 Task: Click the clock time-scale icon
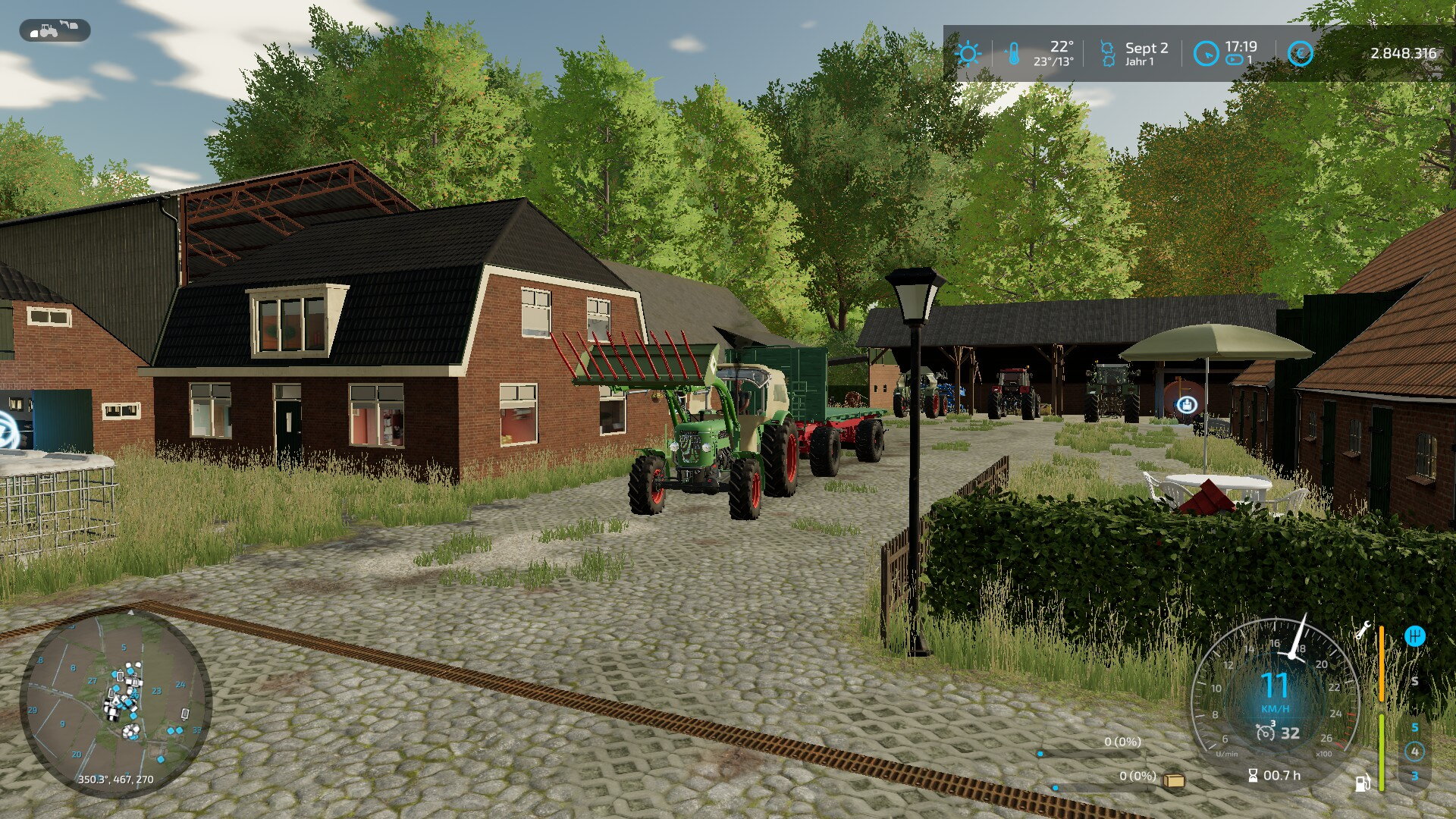point(1205,54)
